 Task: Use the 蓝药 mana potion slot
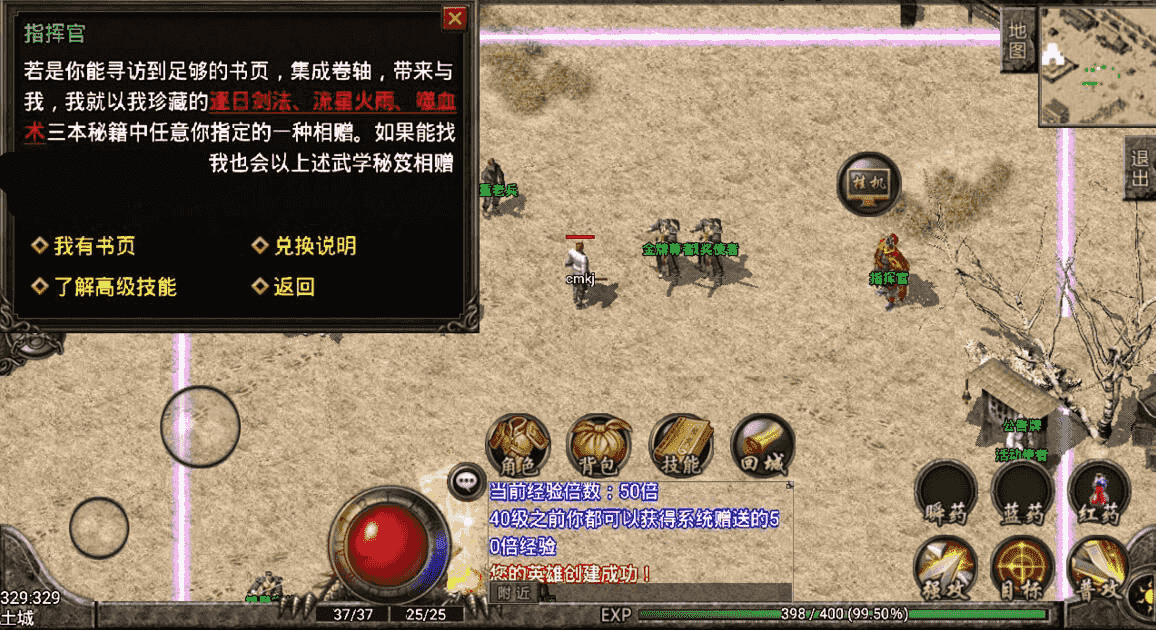(1022, 493)
